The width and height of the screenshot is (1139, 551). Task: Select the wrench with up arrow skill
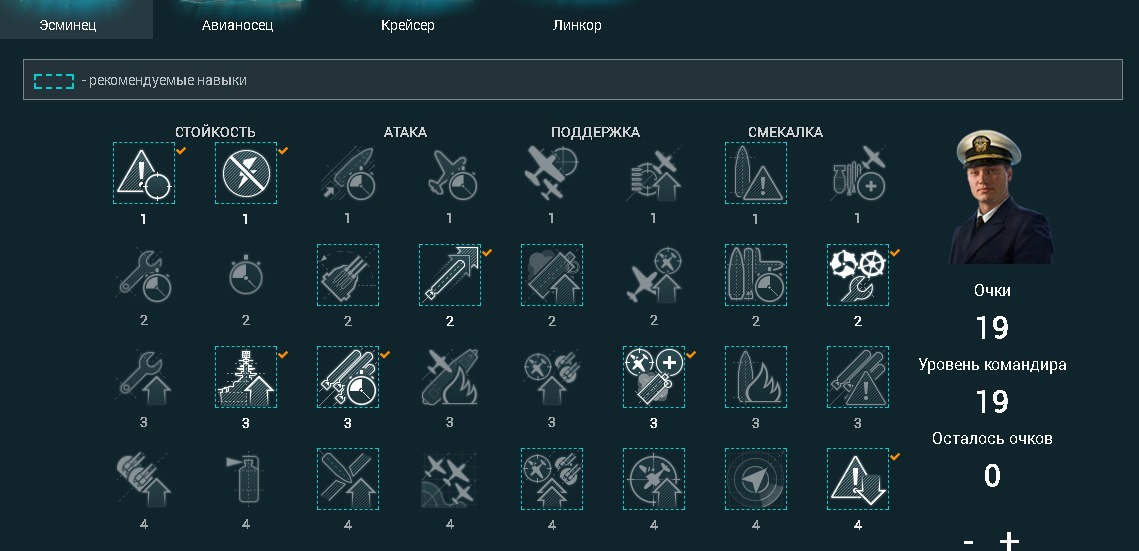pos(144,377)
